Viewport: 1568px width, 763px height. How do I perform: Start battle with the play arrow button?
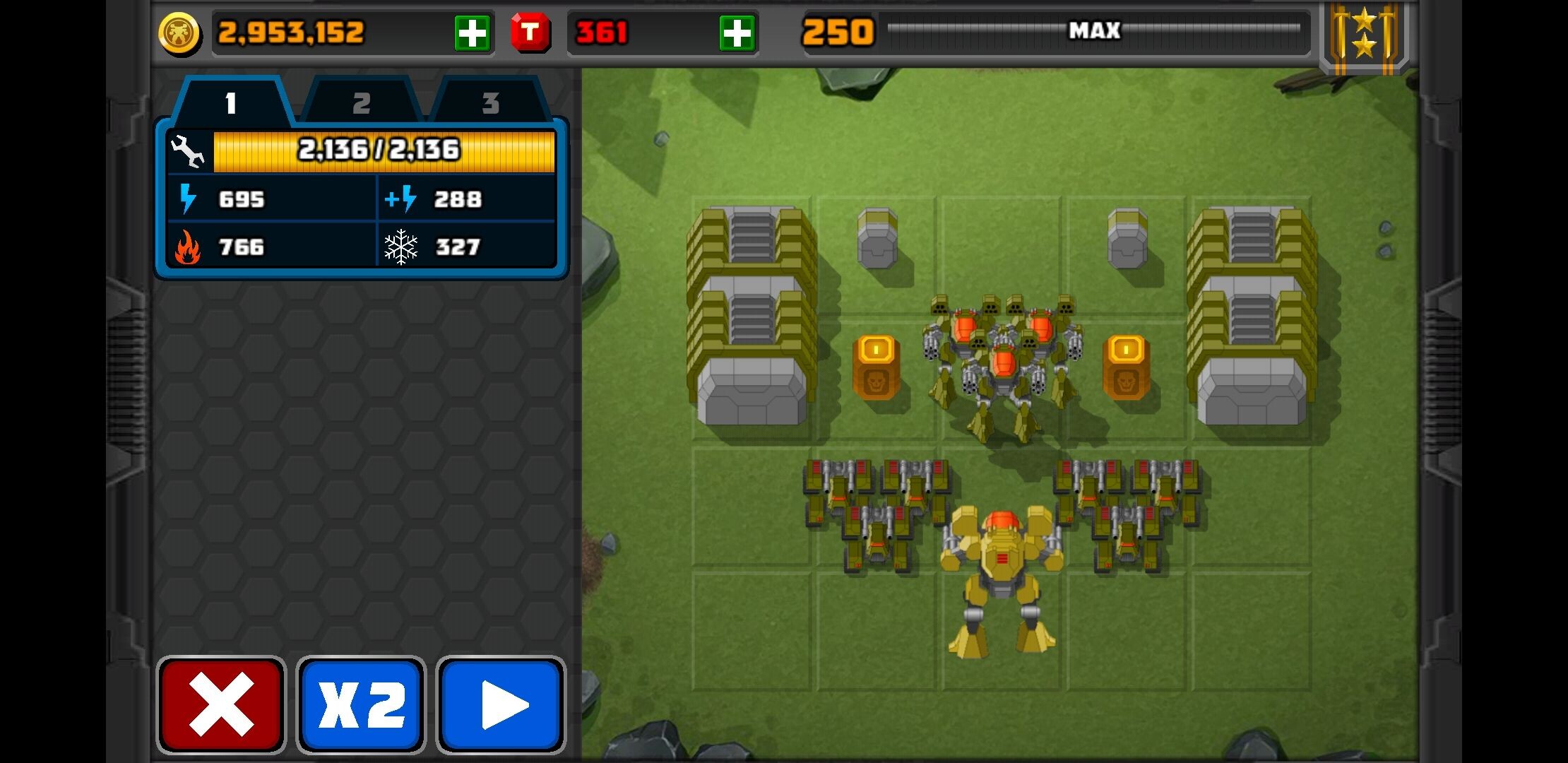501,704
